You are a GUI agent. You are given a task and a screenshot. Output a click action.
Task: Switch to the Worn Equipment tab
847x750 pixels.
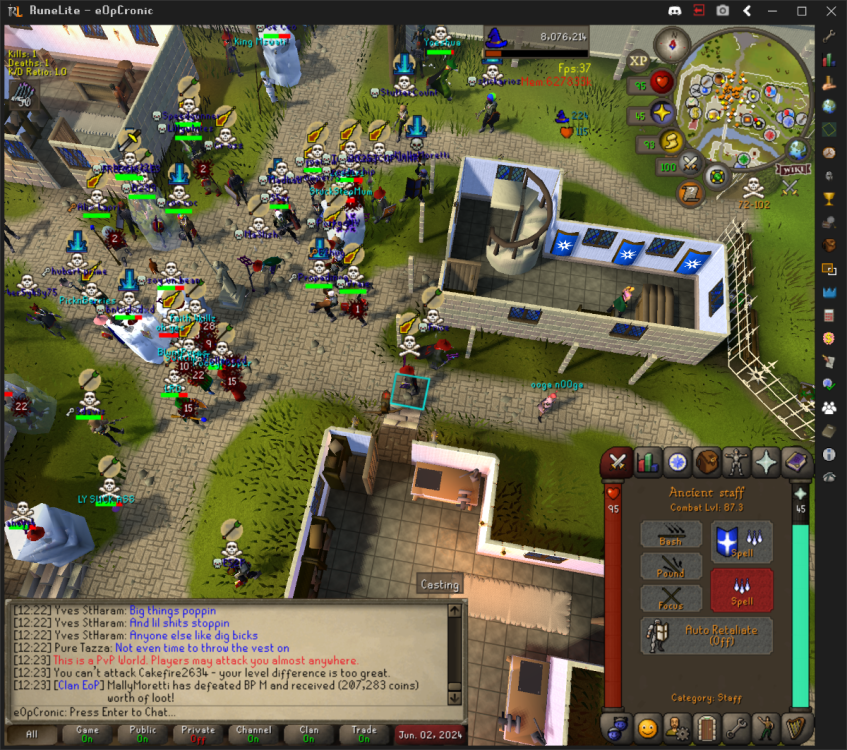(737, 462)
